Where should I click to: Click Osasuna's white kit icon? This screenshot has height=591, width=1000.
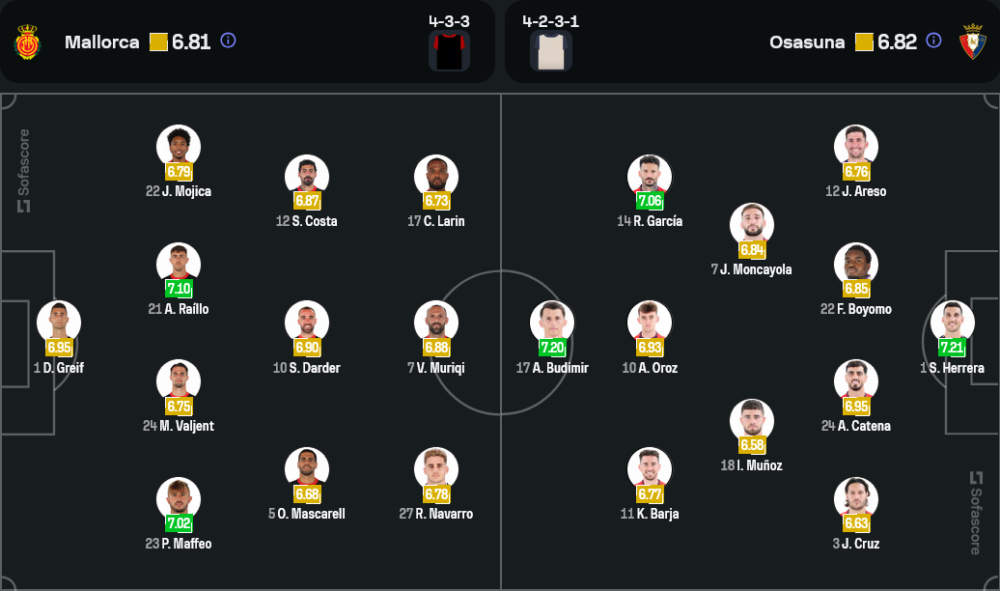coord(551,51)
